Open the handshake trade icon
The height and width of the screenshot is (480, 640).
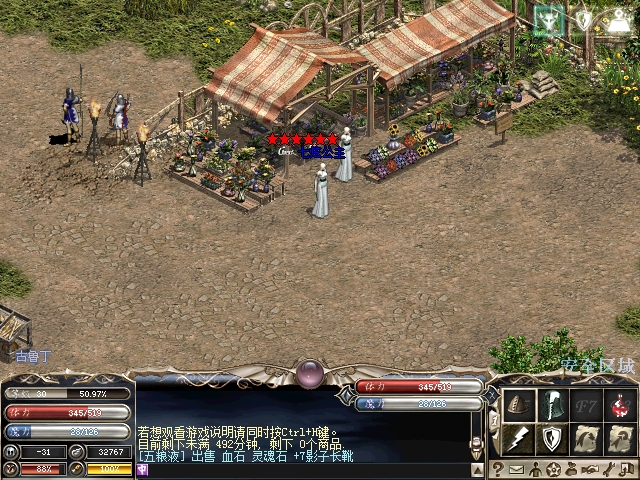point(591,469)
